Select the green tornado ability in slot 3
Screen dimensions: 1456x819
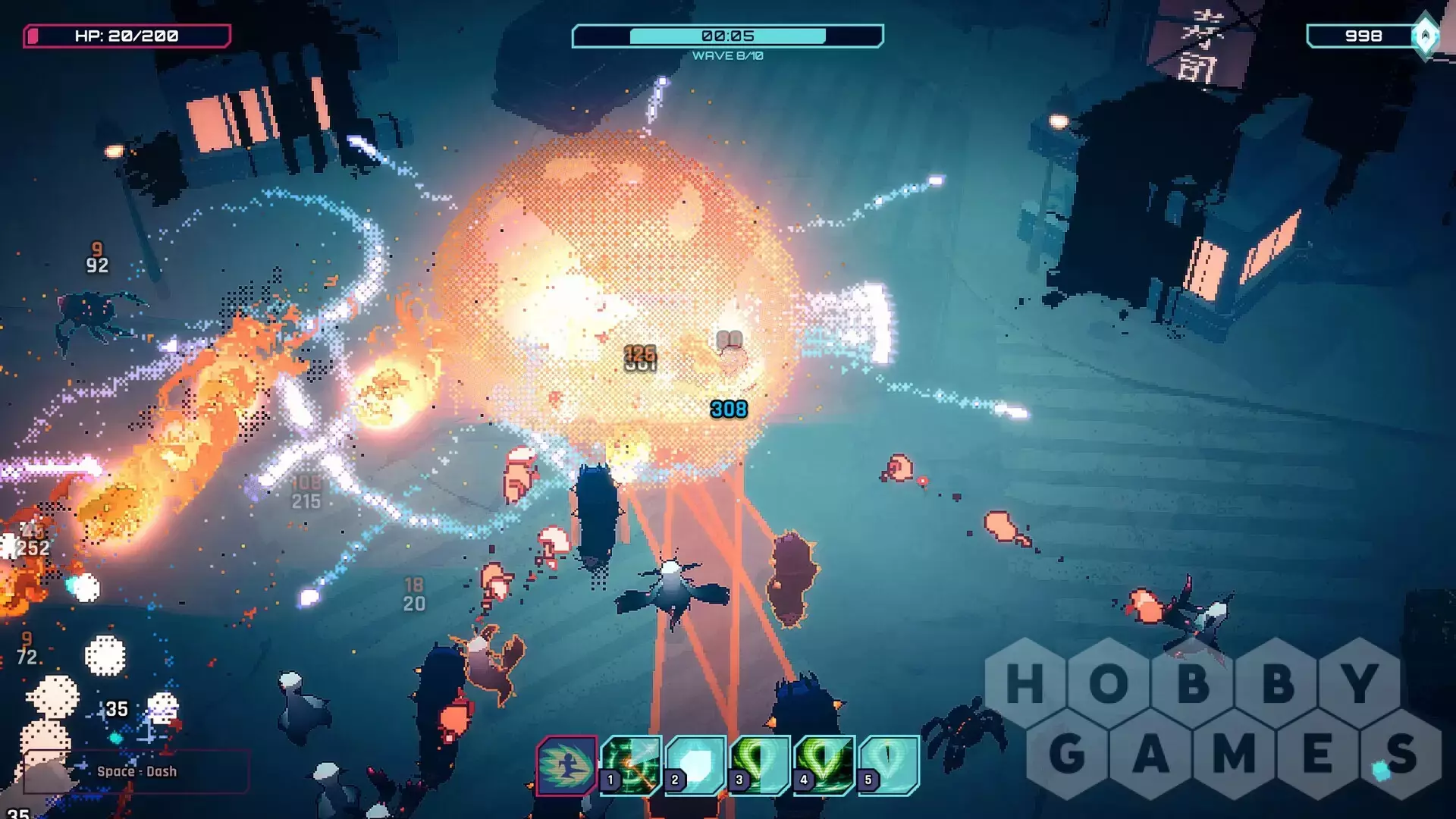[760, 765]
